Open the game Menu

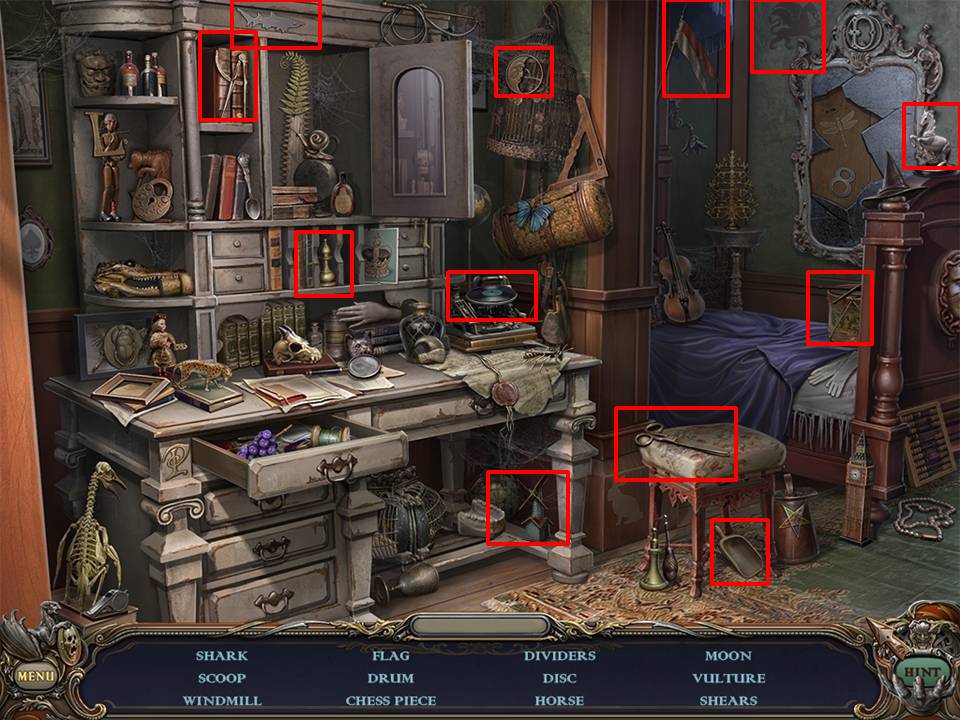(x=35, y=675)
